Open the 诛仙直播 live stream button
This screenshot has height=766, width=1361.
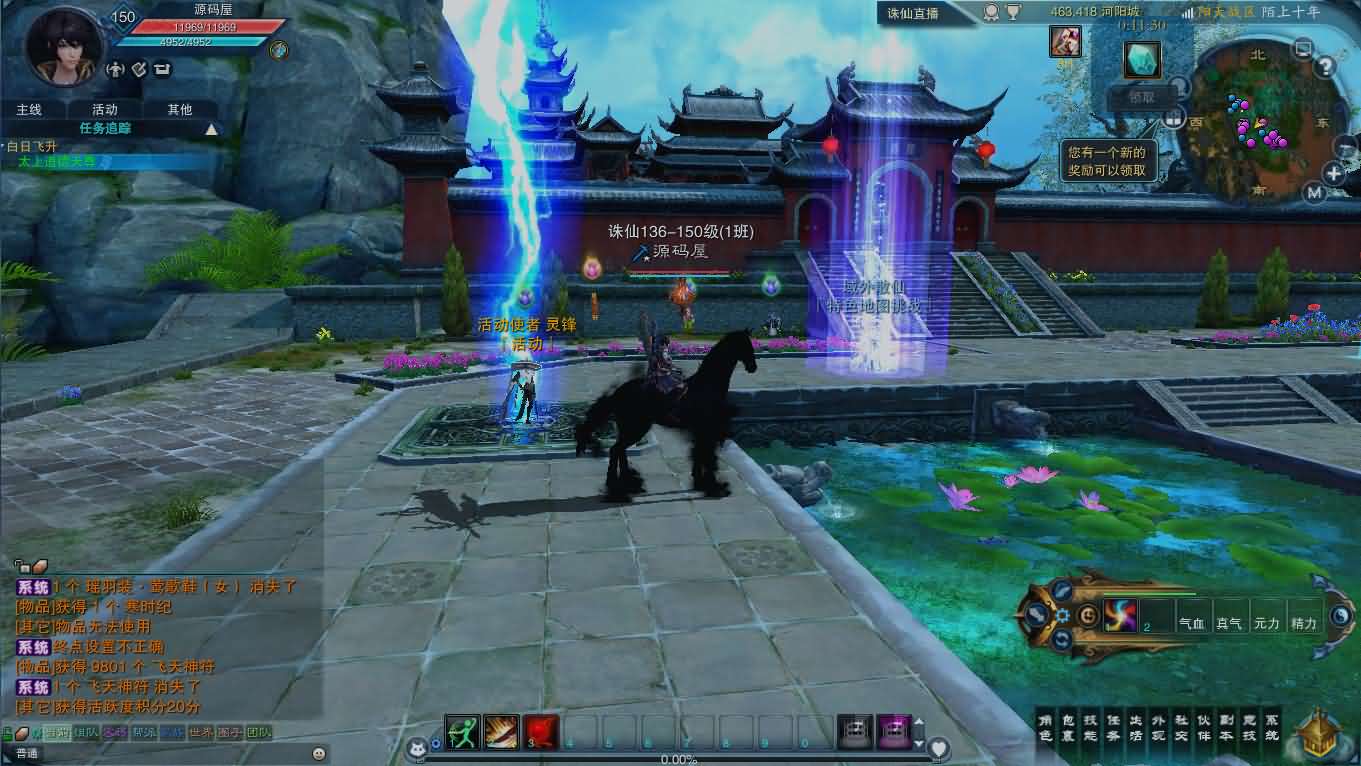coord(911,13)
